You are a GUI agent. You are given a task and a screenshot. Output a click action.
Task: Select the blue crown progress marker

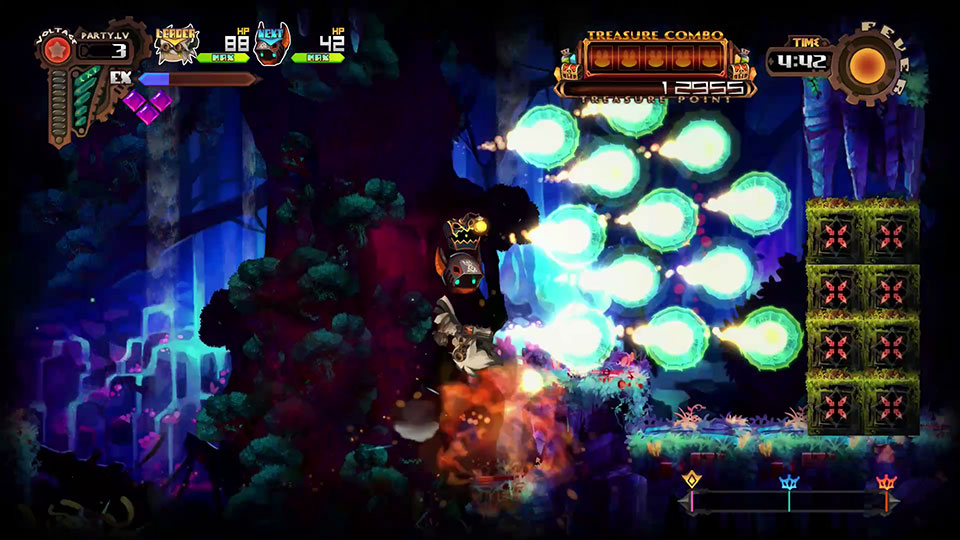click(789, 482)
